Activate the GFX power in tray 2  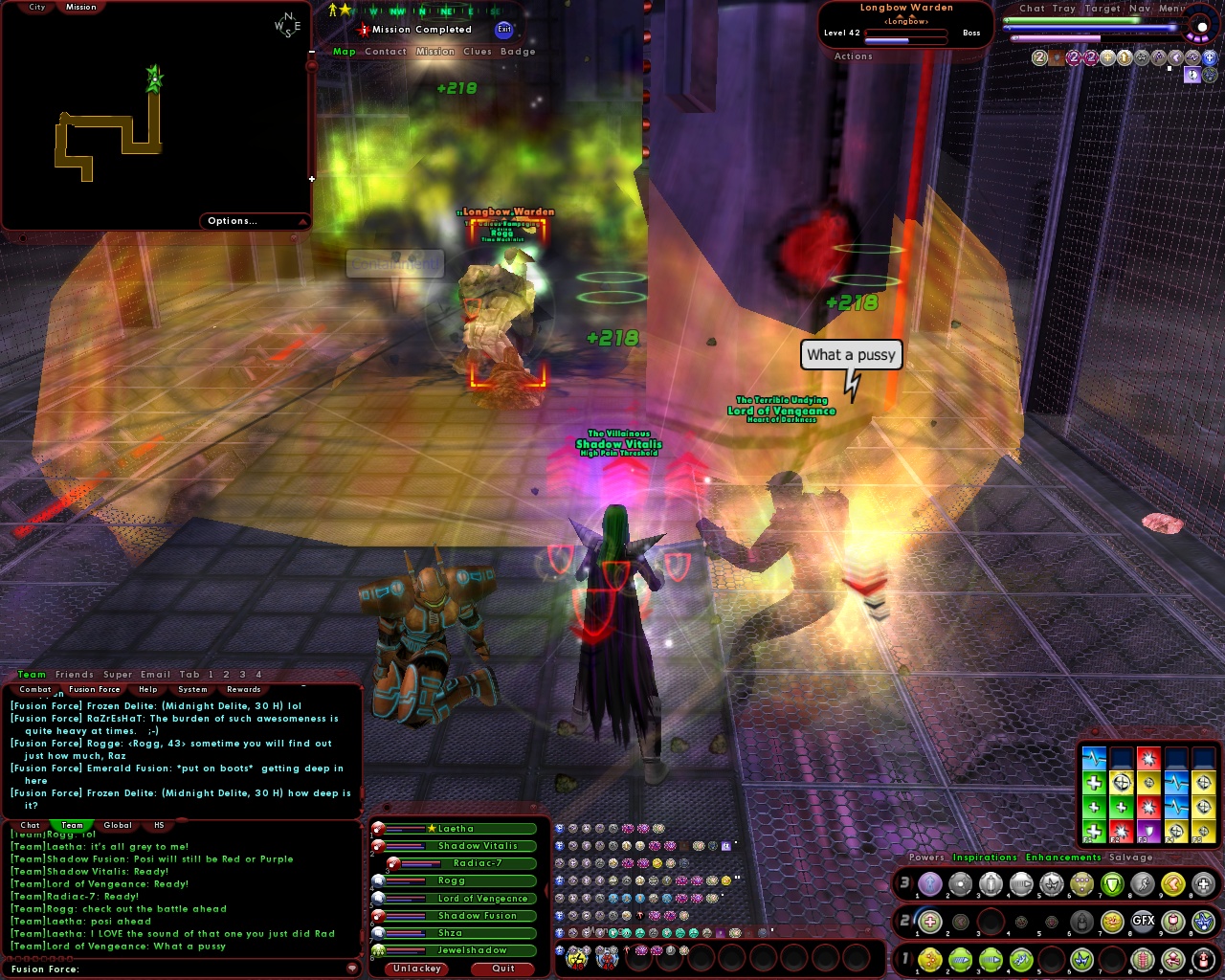(1144, 922)
